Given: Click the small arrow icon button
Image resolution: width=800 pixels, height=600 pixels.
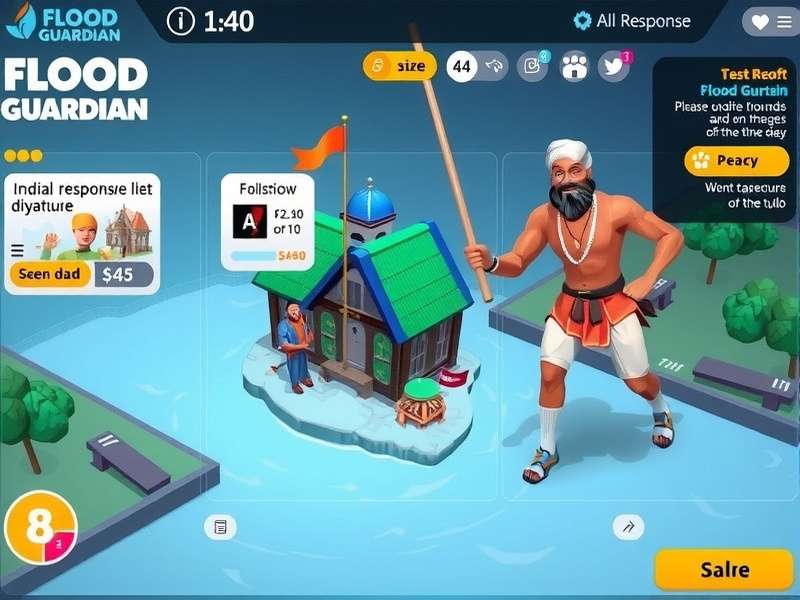Looking at the screenshot, I should pyautogui.click(x=628, y=527).
